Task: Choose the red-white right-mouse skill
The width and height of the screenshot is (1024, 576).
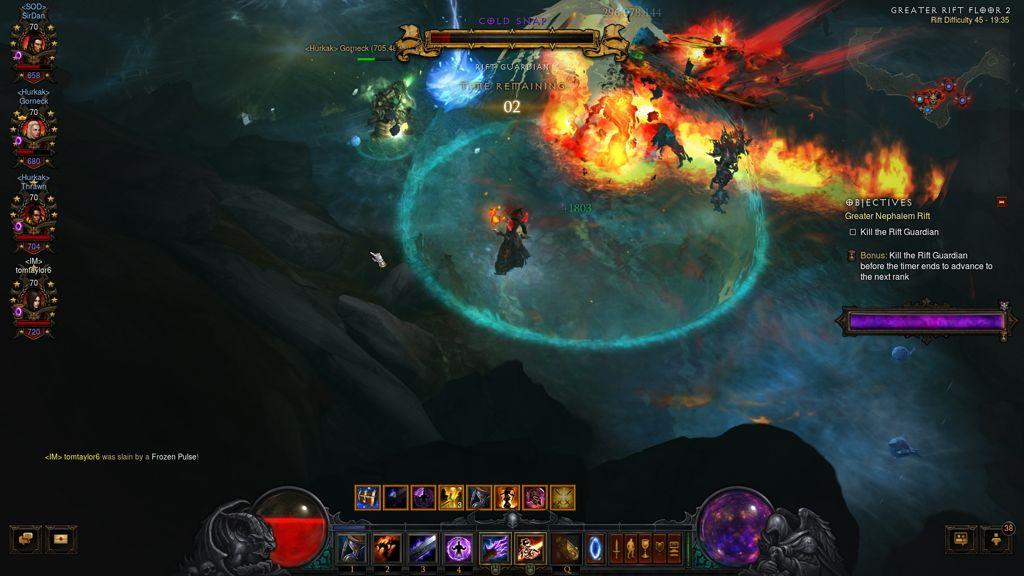Action: click(531, 547)
